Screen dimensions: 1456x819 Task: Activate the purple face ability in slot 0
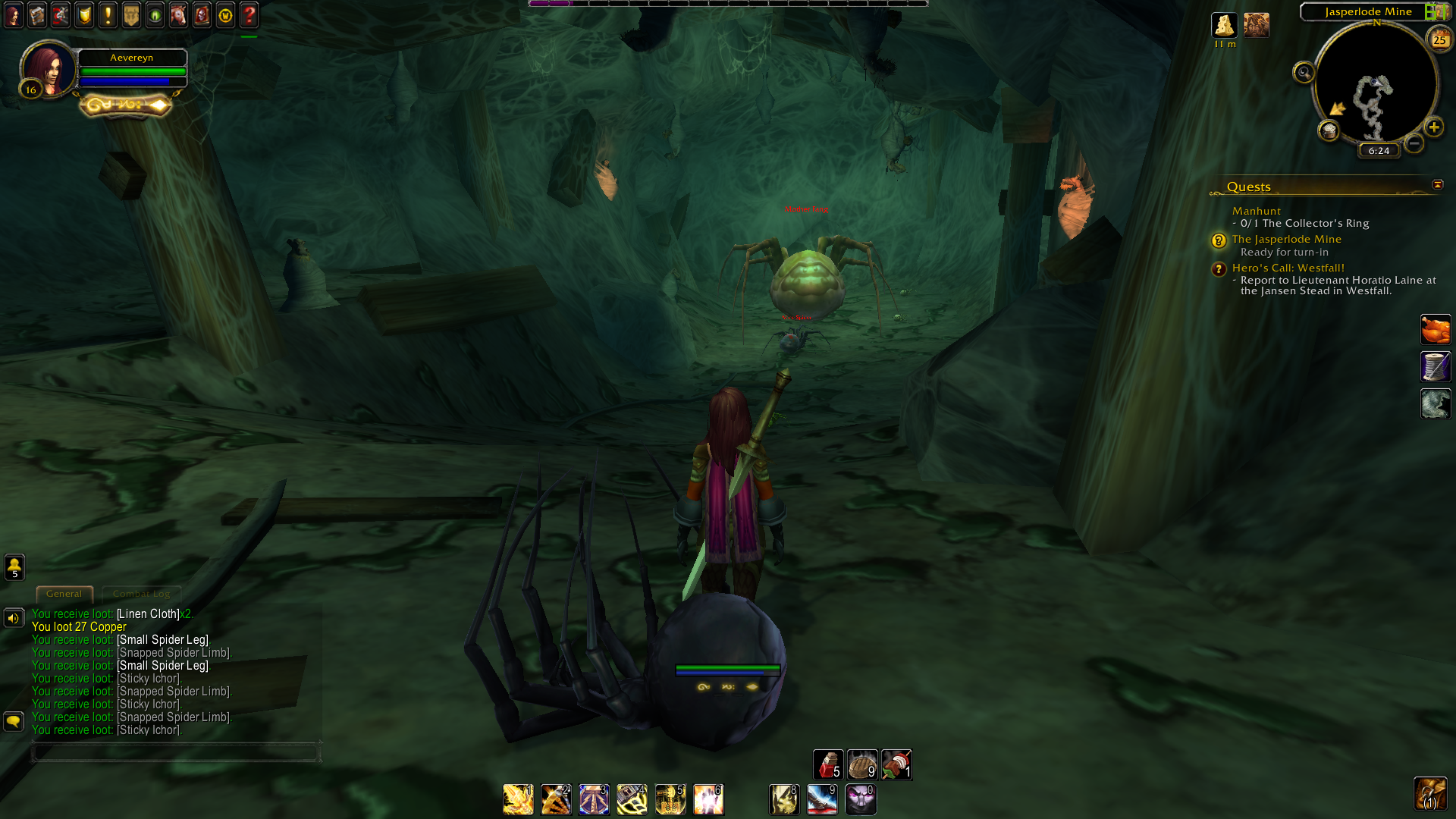[860, 799]
